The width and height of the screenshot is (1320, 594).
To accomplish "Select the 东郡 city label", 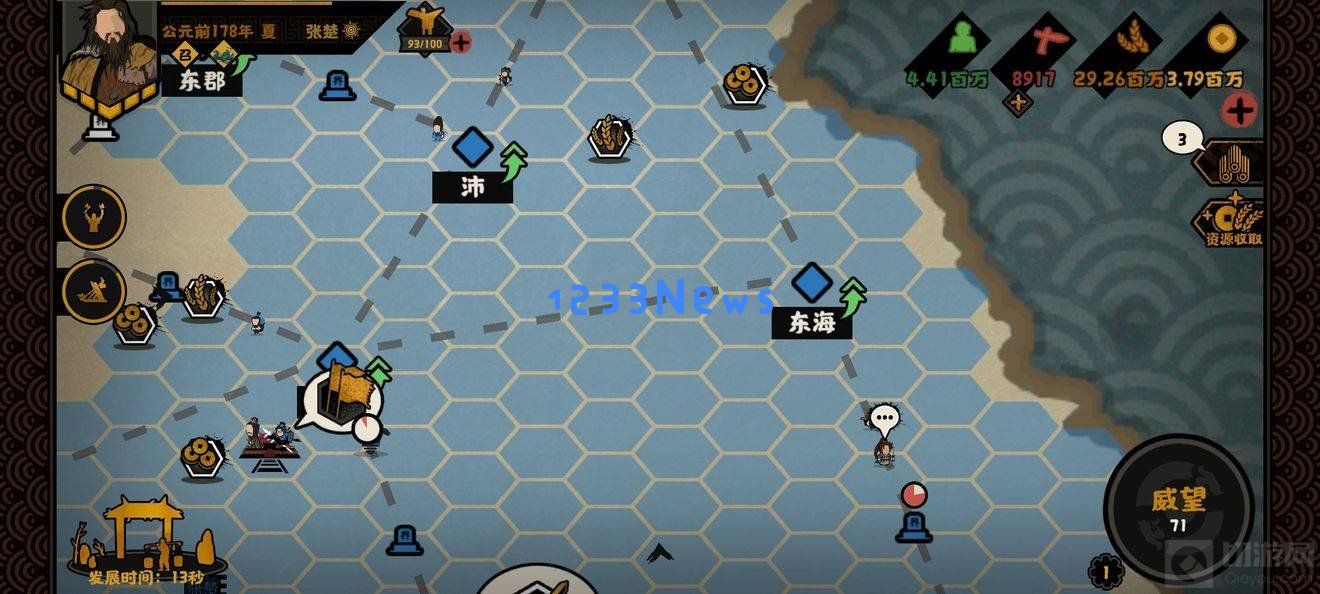I will coord(202,81).
